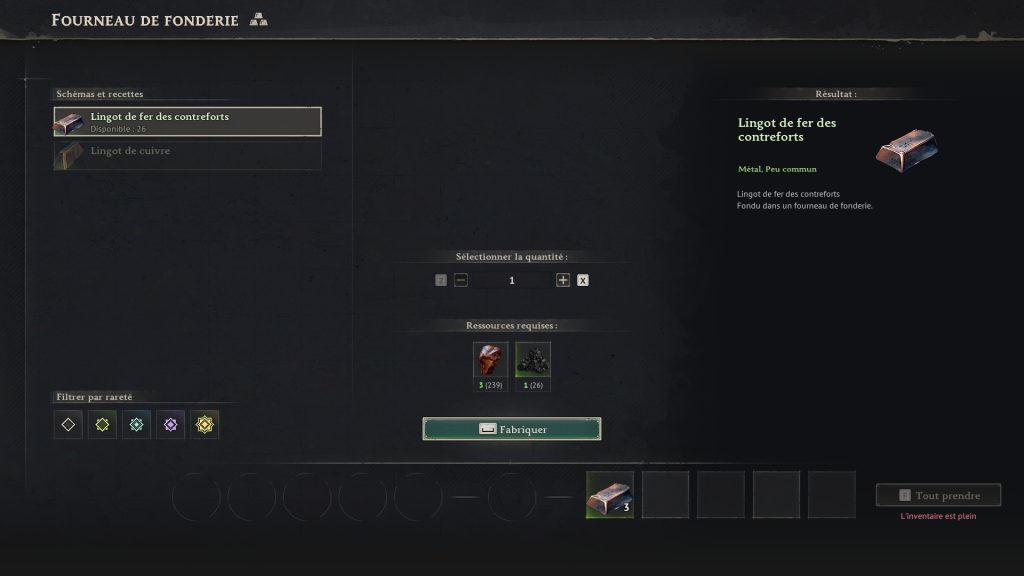Filter recipes by white common rarity
1024x576 pixels.
coord(68,424)
